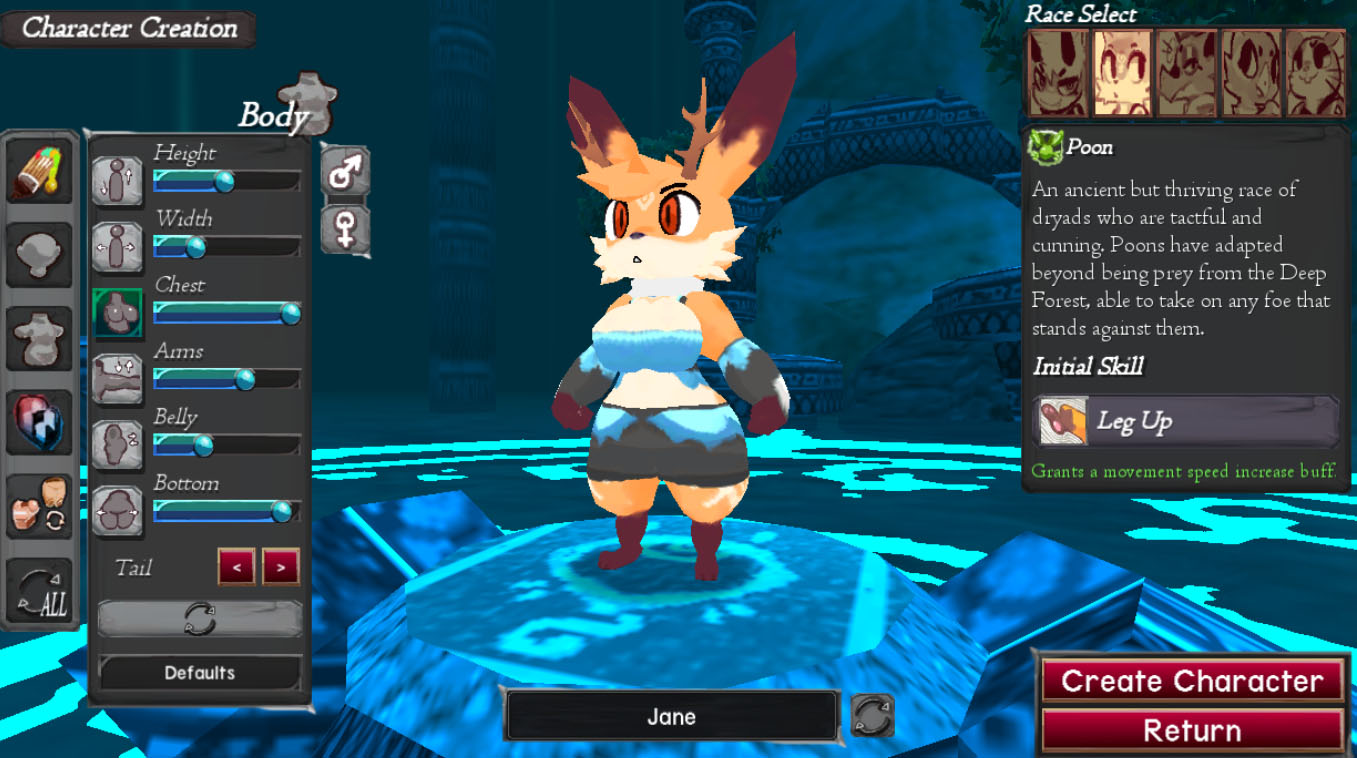Open the eye color customization panel
Screen dimensions: 1357x758
[x=39, y=422]
